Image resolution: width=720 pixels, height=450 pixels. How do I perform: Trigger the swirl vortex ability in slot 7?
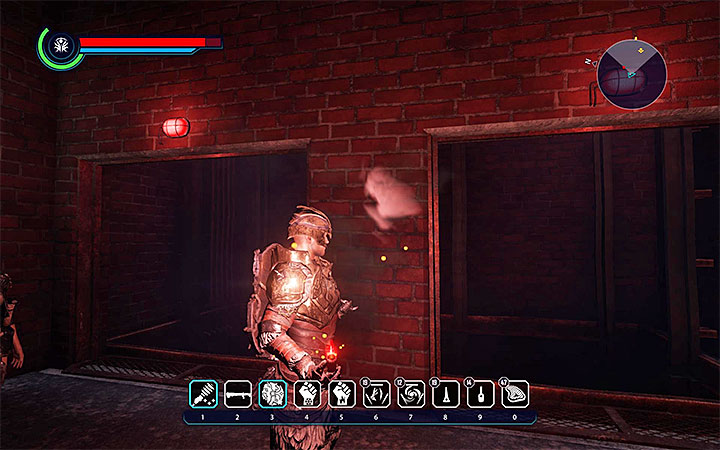pos(410,393)
